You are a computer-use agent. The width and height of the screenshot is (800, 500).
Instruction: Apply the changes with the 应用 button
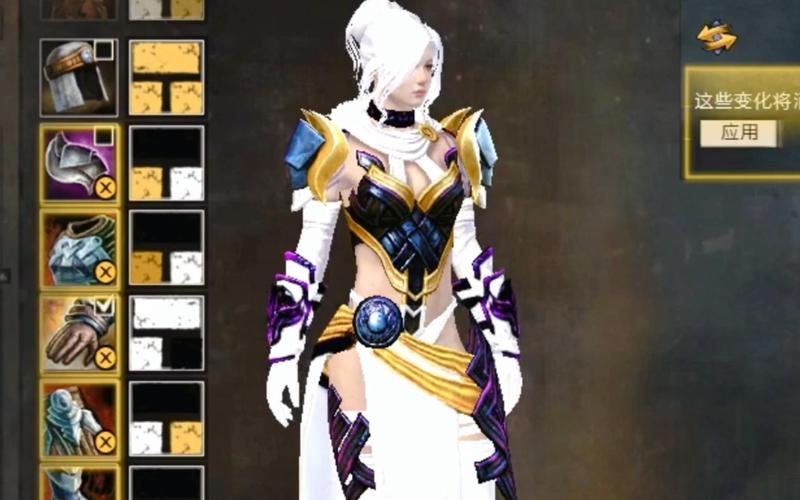(x=739, y=132)
